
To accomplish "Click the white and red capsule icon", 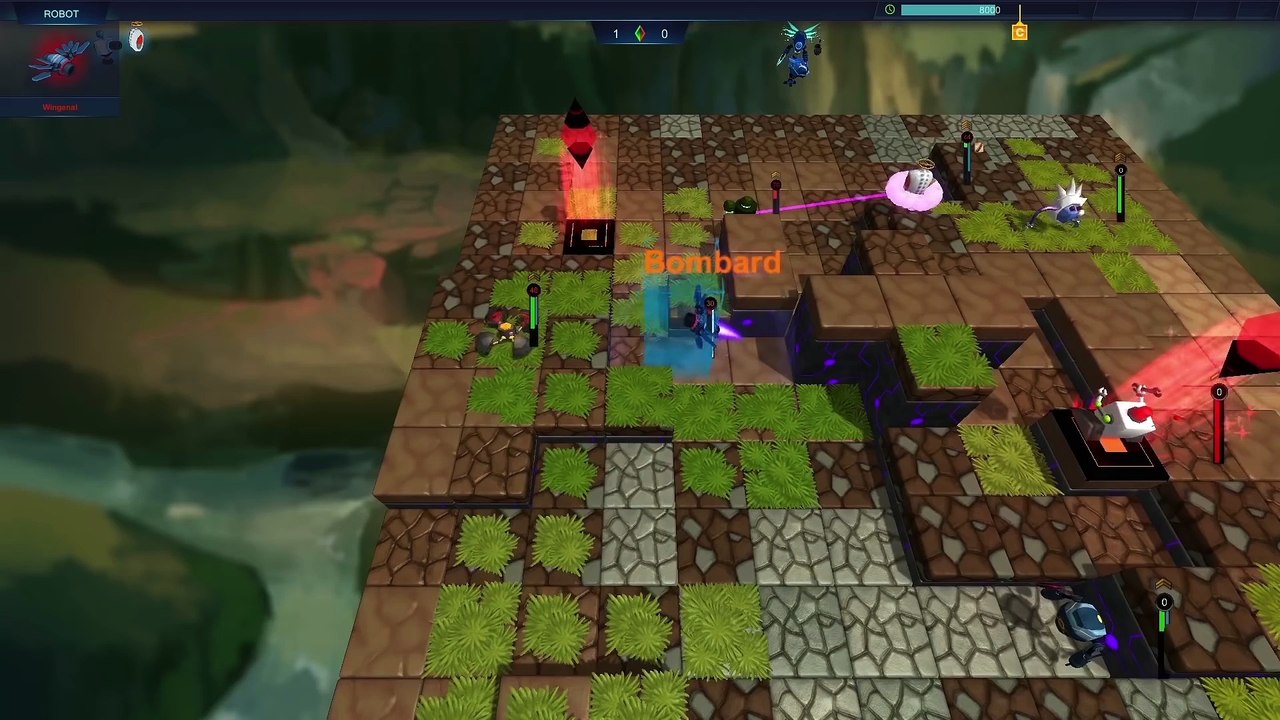I will [x=137, y=40].
